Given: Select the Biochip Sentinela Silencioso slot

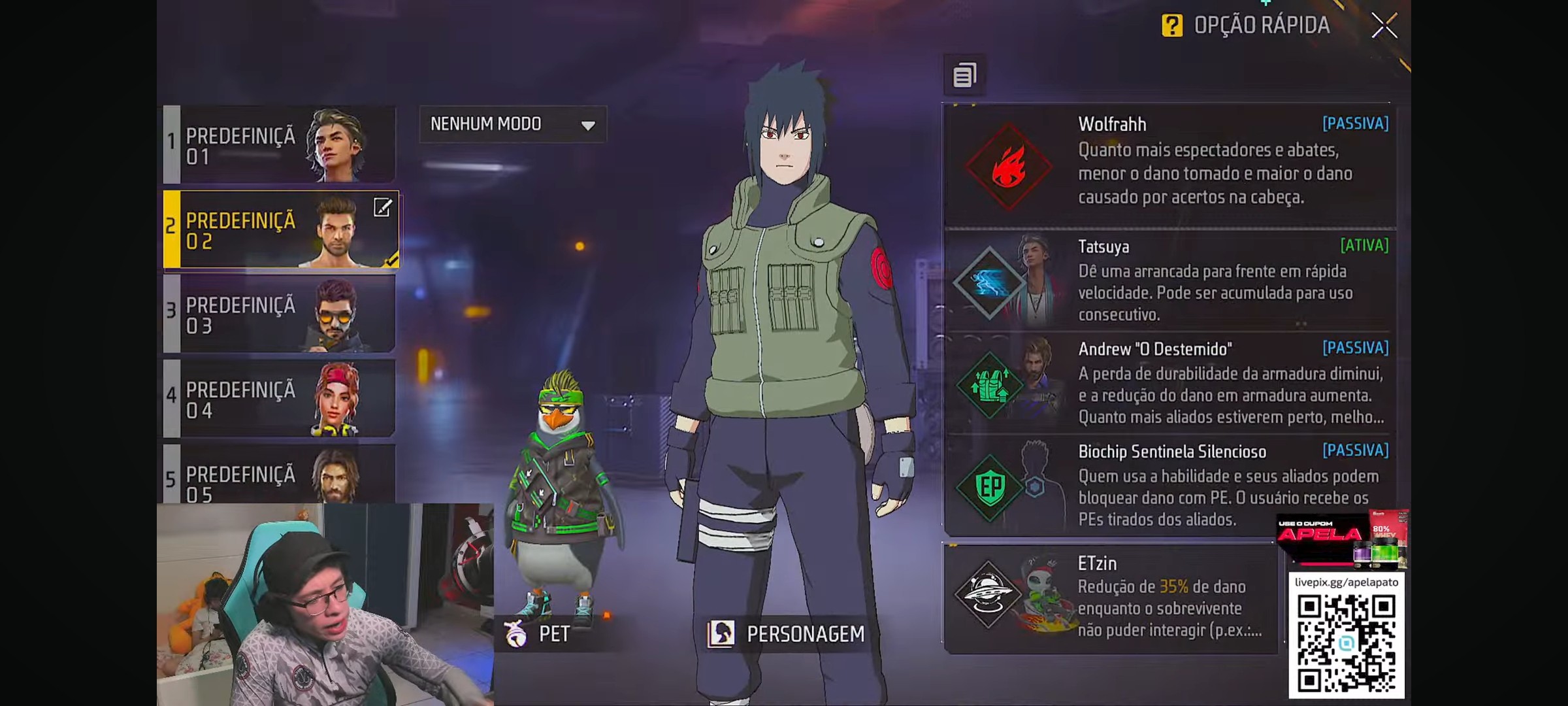Looking at the screenshot, I should coord(1169,485).
